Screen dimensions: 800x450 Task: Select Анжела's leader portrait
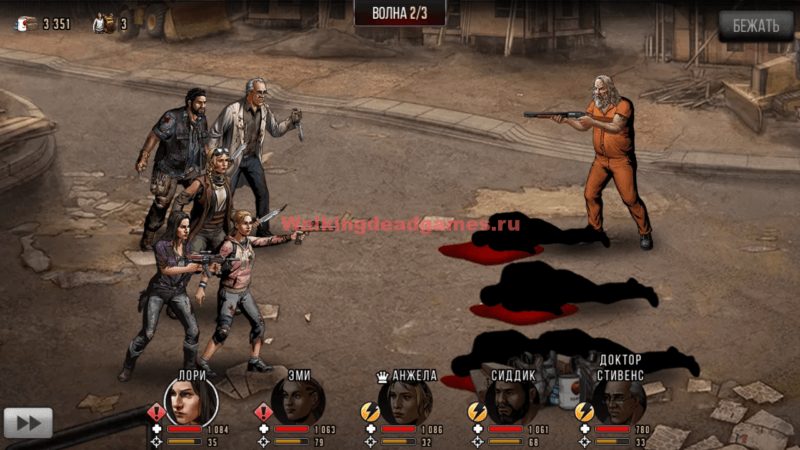tap(405, 402)
